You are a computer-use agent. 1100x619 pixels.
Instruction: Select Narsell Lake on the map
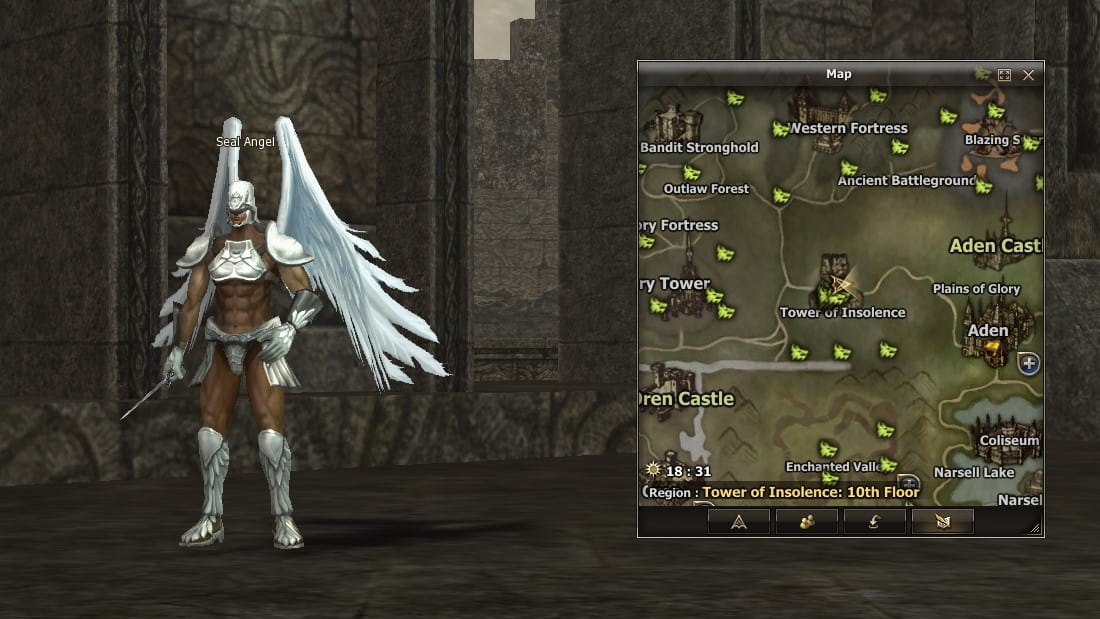[974, 473]
